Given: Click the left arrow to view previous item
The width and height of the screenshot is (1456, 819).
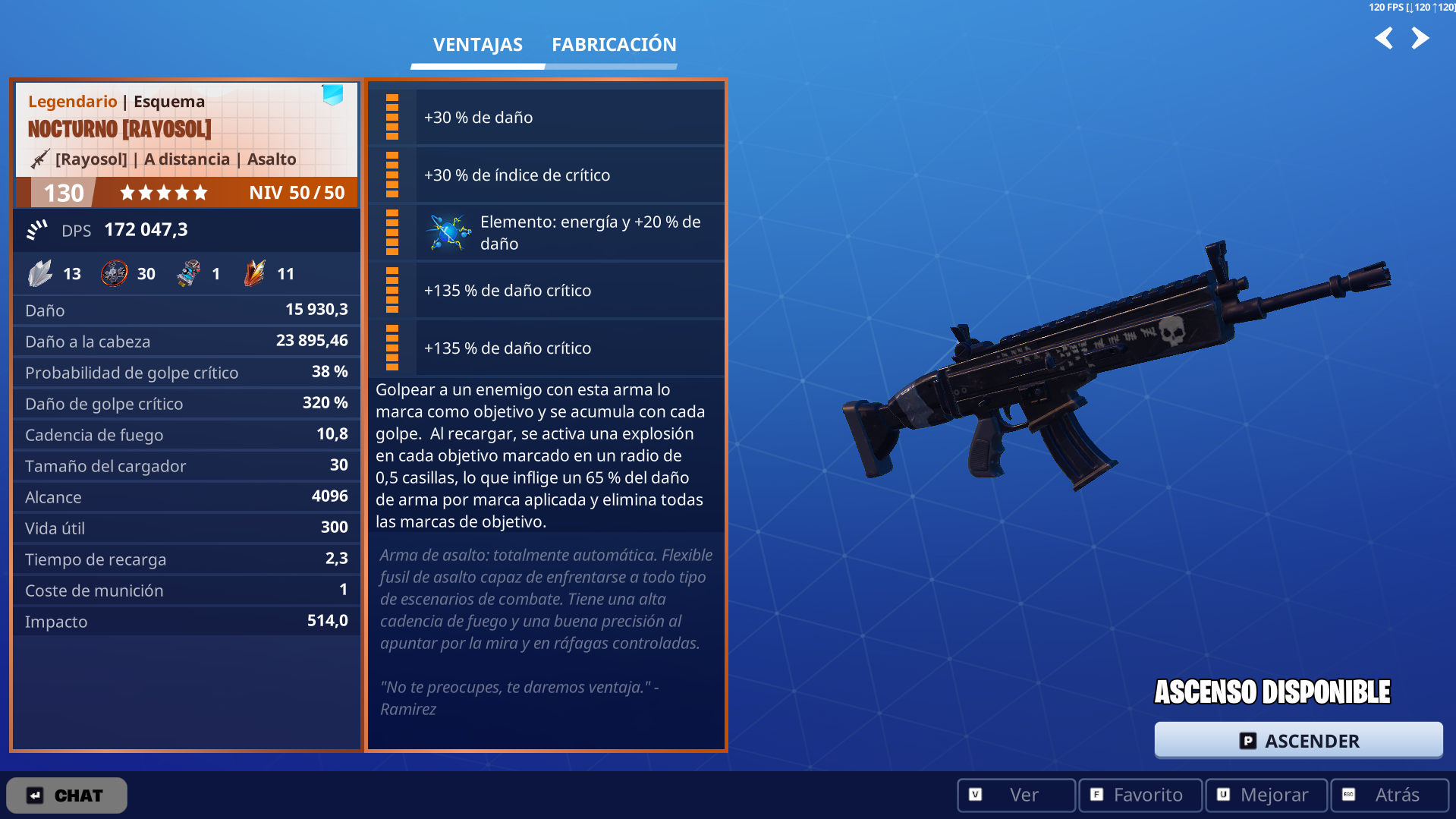Looking at the screenshot, I should pyautogui.click(x=1383, y=37).
